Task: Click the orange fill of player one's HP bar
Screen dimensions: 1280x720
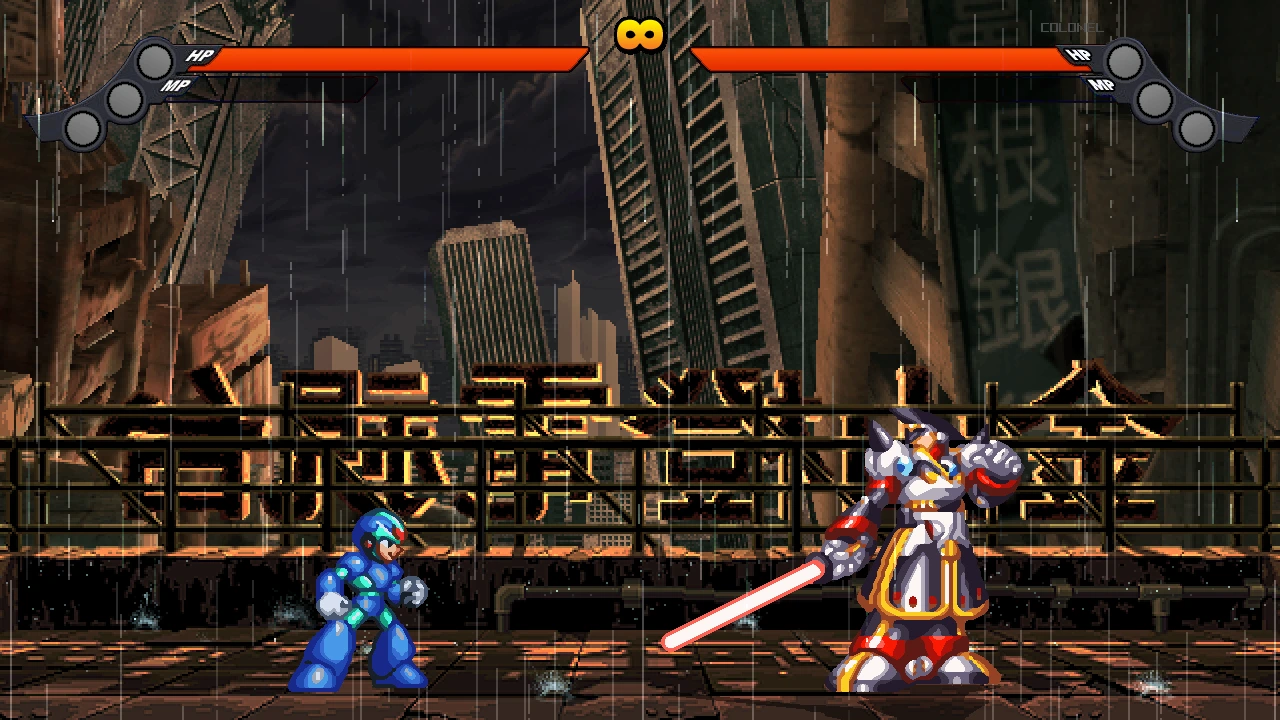Action: 390,57
